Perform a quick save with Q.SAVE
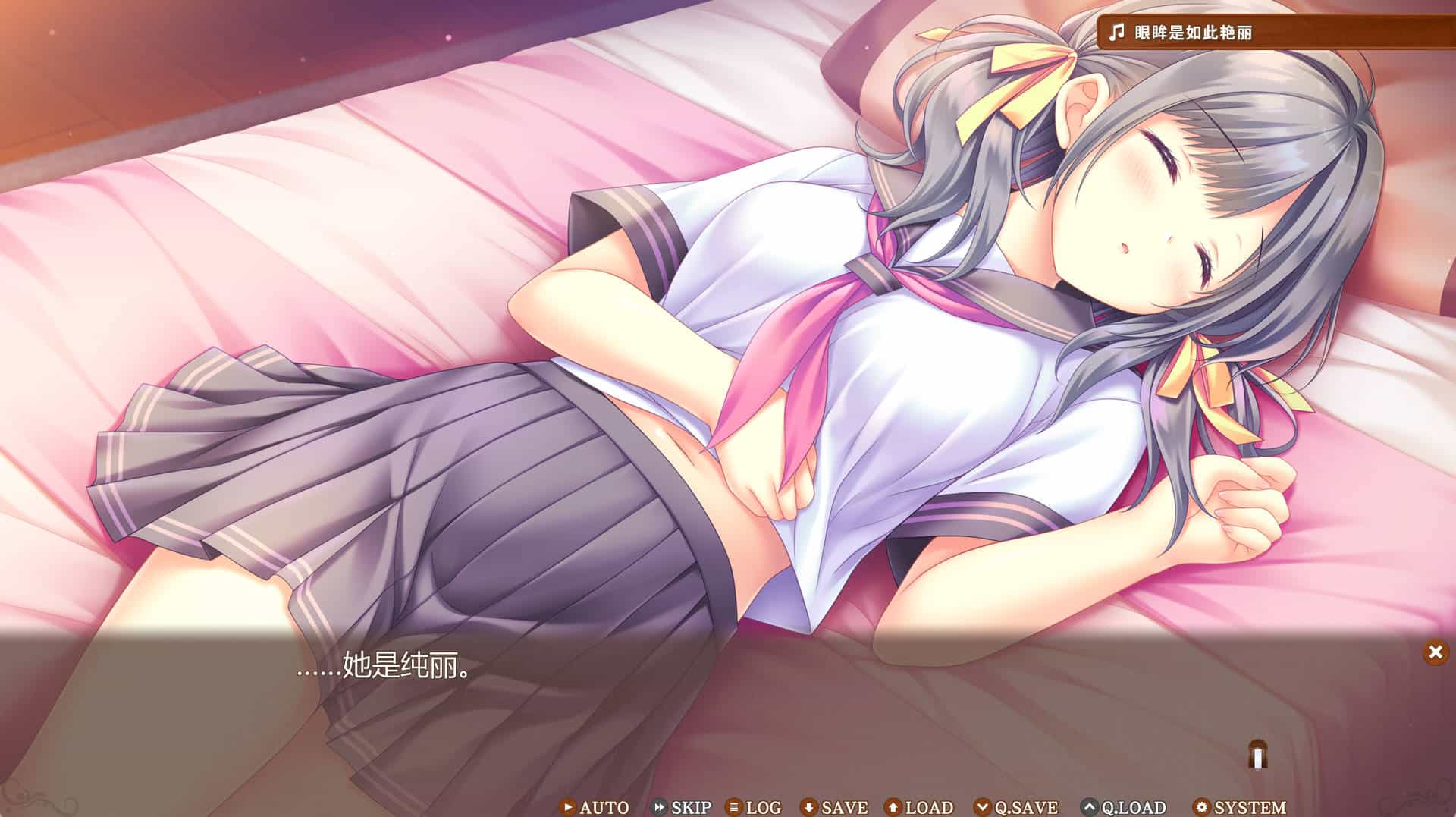The image size is (1456, 817). 1016,807
